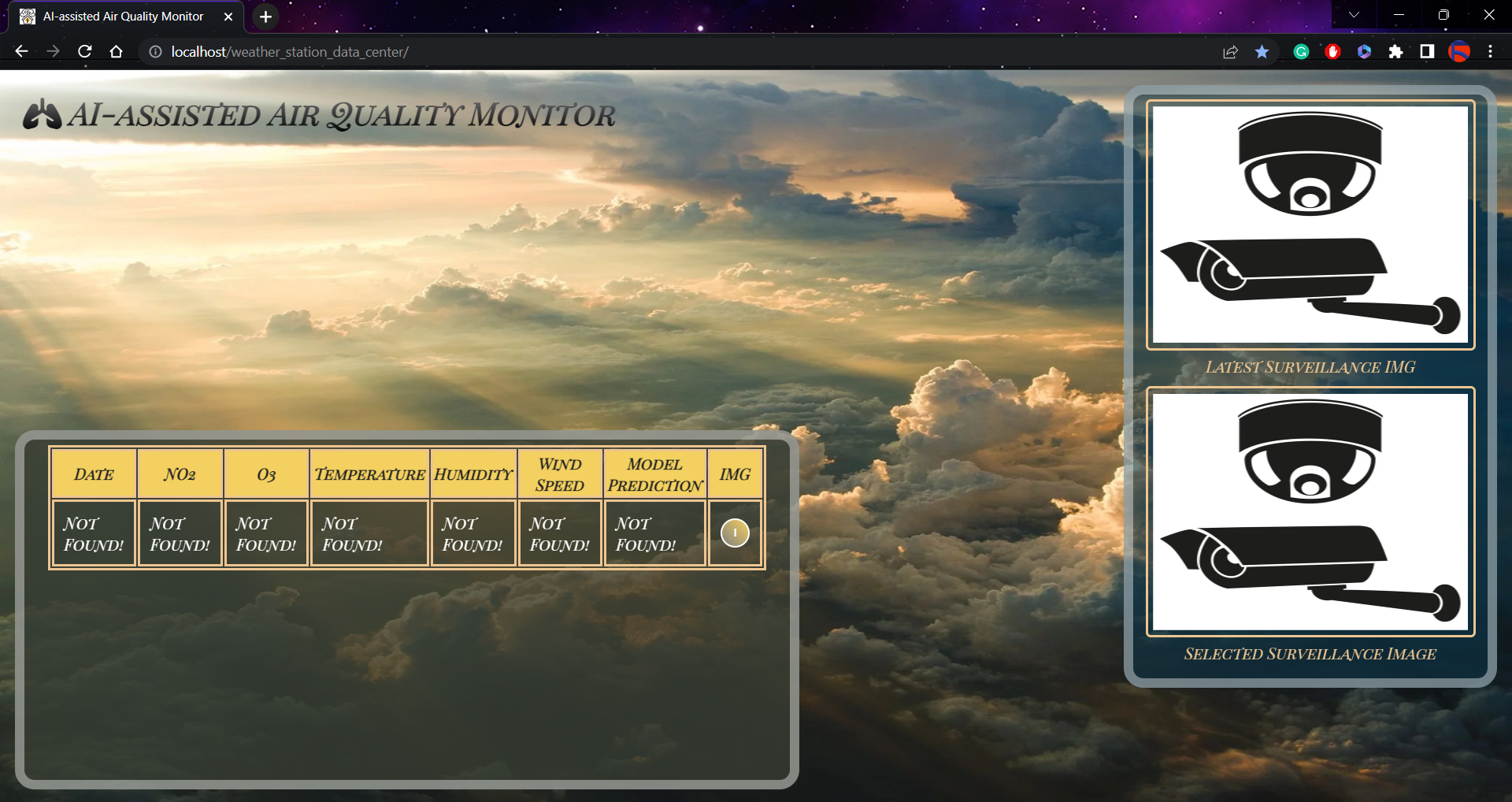The image size is (1512, 802).
Task: Open the Chrome three-dot menu
Action: [x=1489, y=51]
